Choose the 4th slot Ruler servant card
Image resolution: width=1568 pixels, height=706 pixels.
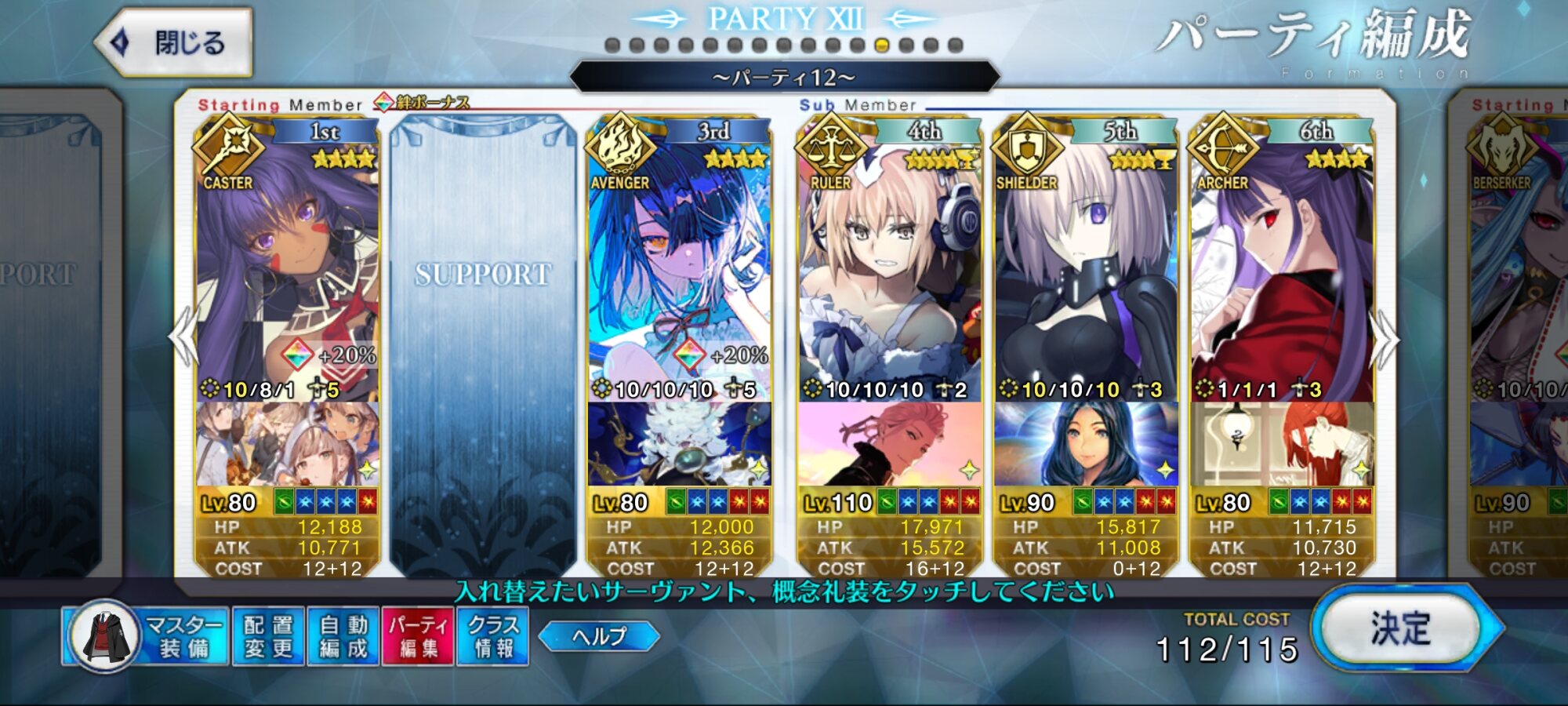pyautogui.click(x=890, y=267)
